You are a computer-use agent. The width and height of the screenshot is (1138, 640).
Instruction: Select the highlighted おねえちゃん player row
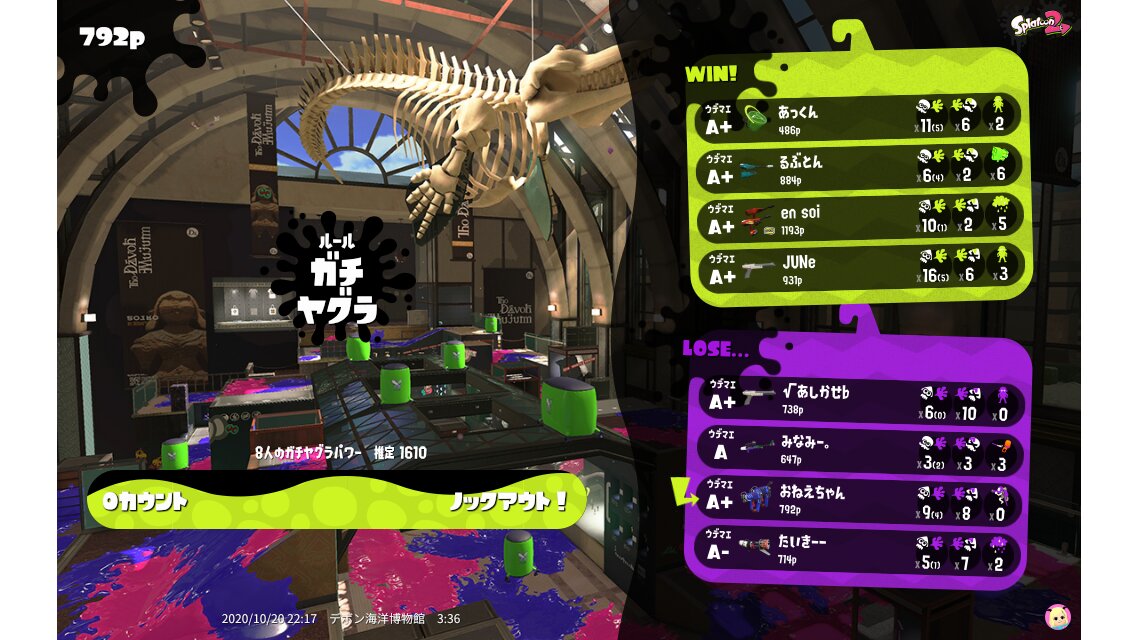point(858,500)
